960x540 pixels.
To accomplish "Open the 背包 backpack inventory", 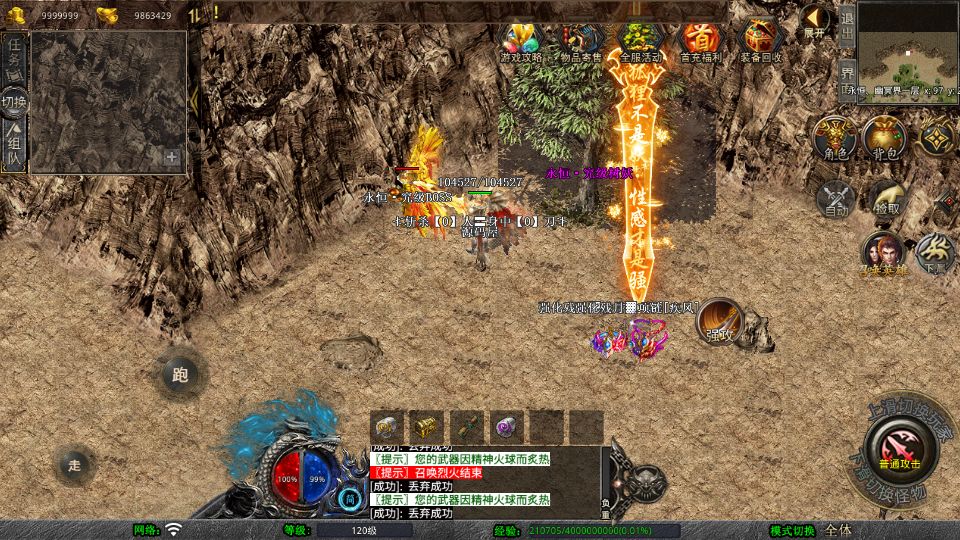I will 883,139.
